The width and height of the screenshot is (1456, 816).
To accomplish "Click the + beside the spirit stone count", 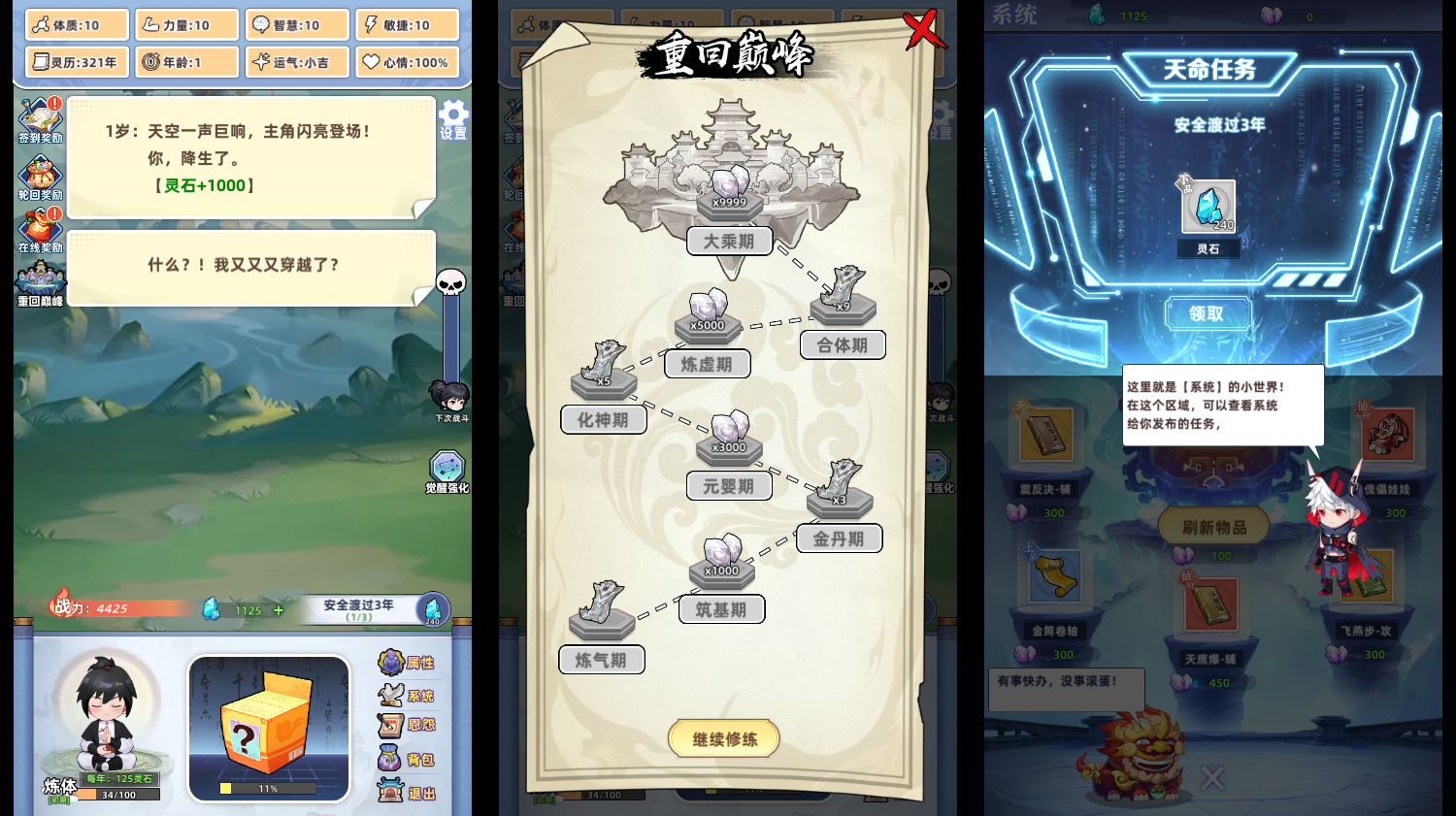I will (278, 610).
